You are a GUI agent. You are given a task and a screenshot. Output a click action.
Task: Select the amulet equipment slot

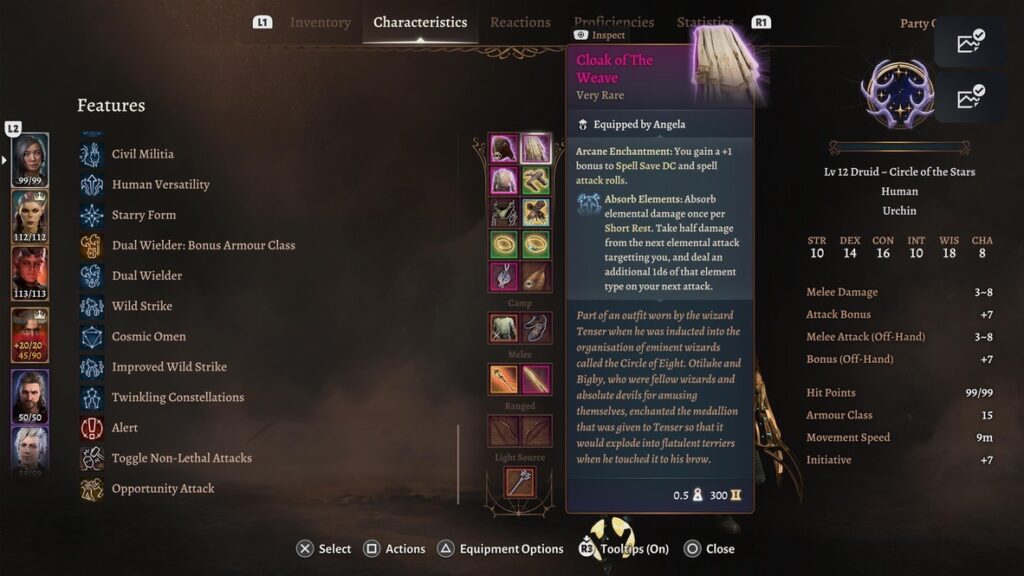(503, 276)
